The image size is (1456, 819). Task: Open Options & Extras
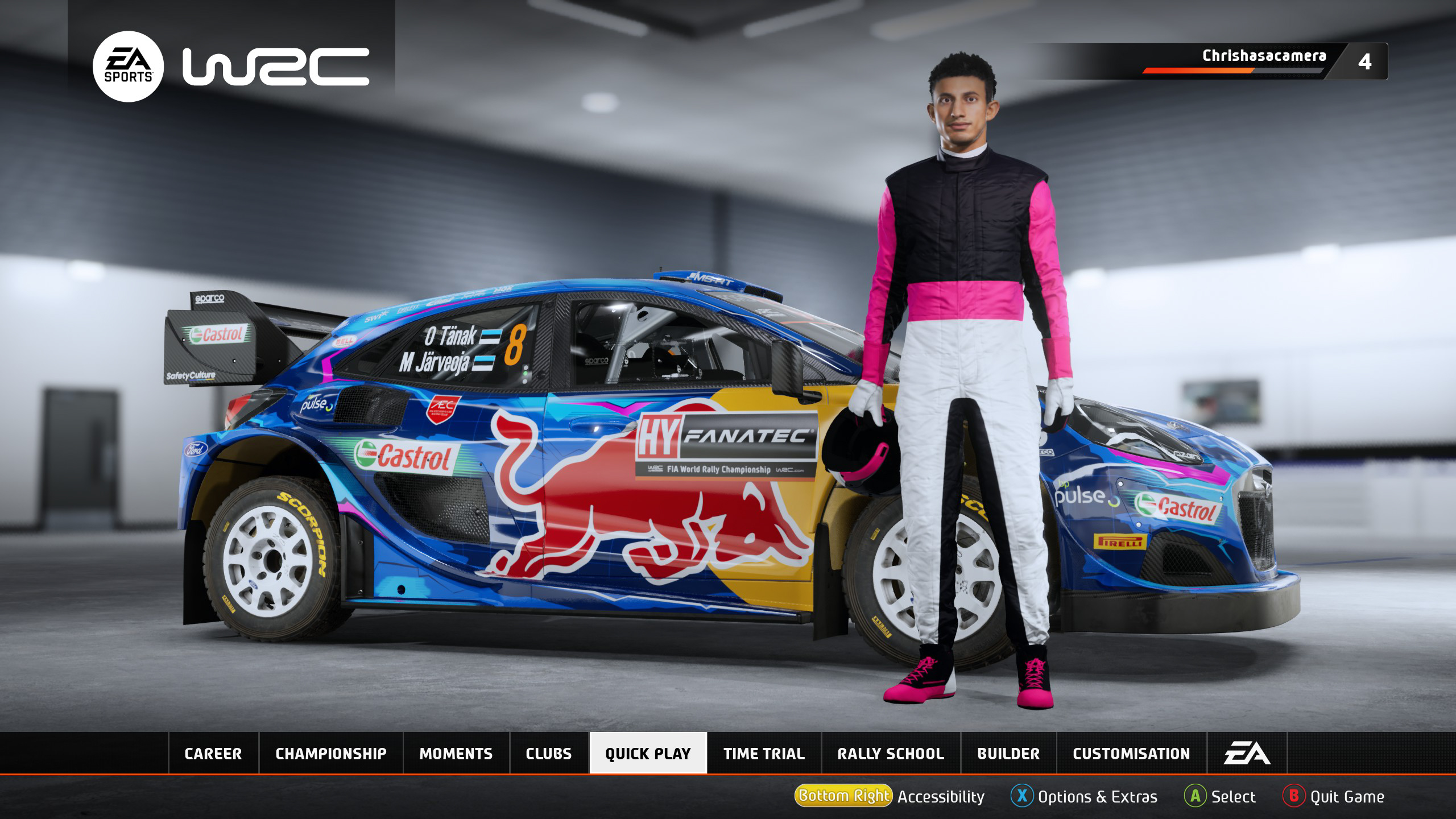click(x=1084, y=797)
